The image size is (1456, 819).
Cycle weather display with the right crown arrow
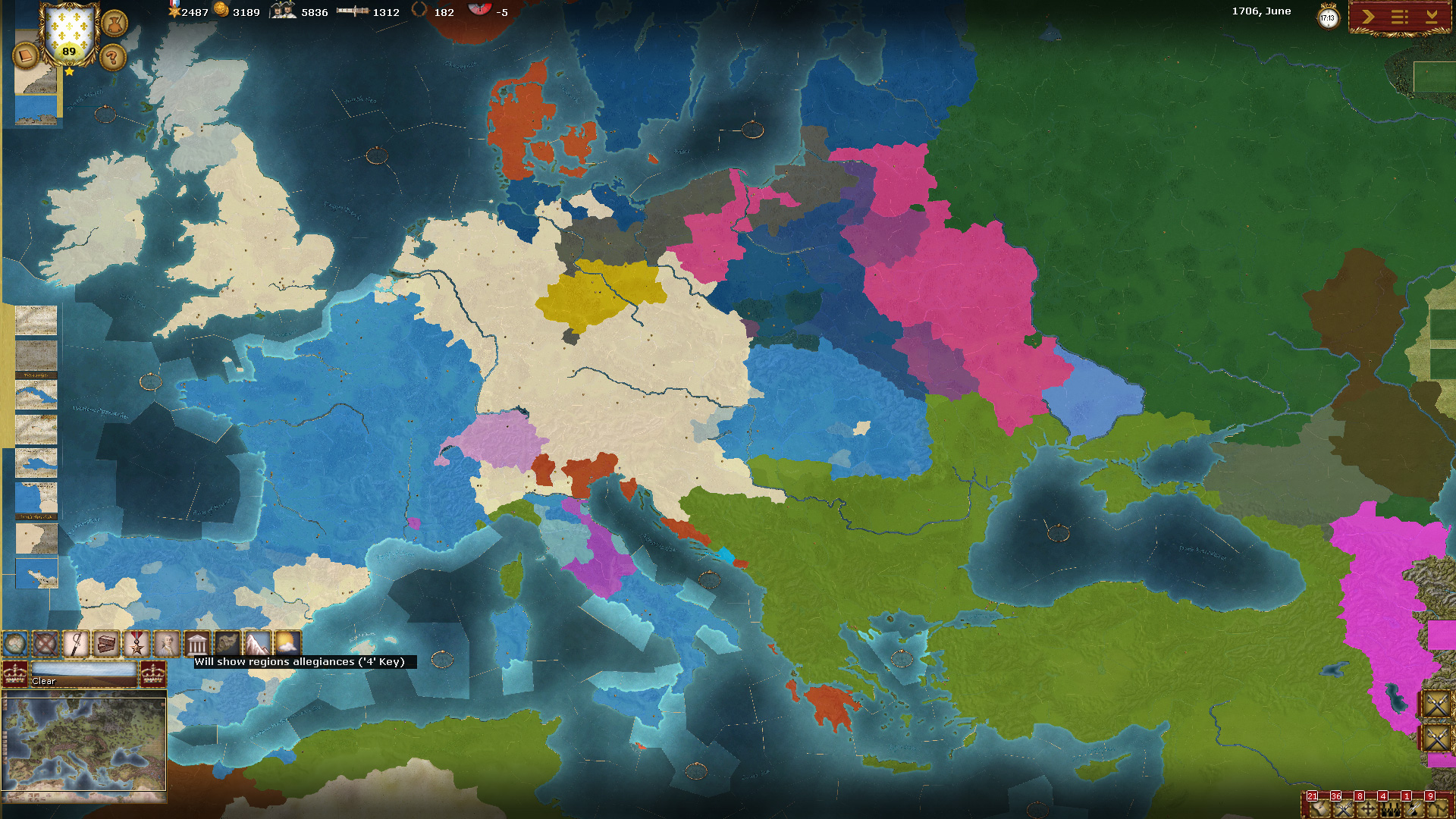[152, 676]
